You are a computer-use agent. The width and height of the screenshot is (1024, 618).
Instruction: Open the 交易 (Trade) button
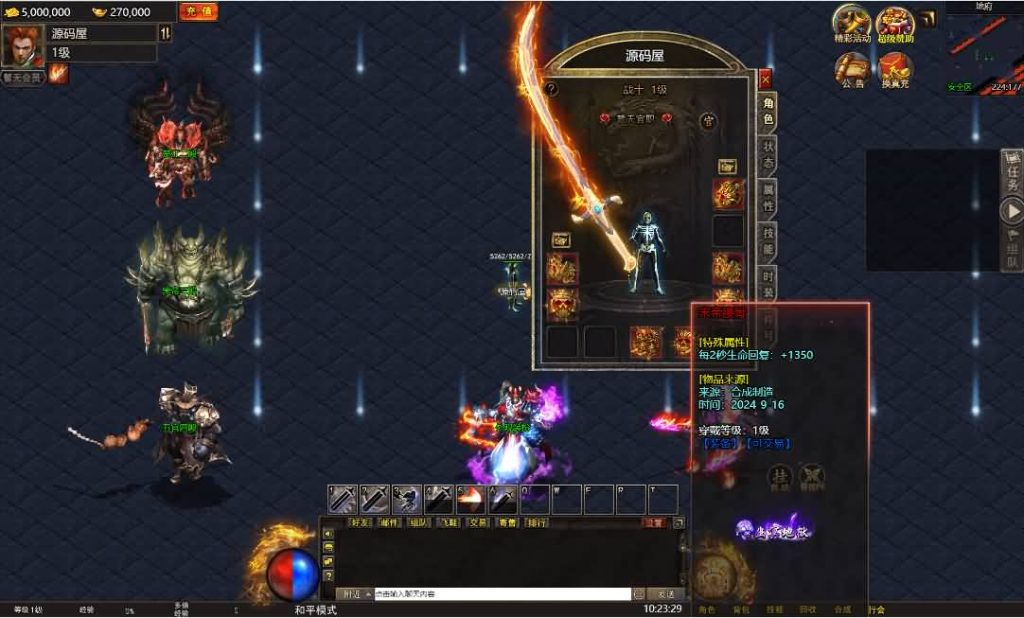click(x=479, y=522)
